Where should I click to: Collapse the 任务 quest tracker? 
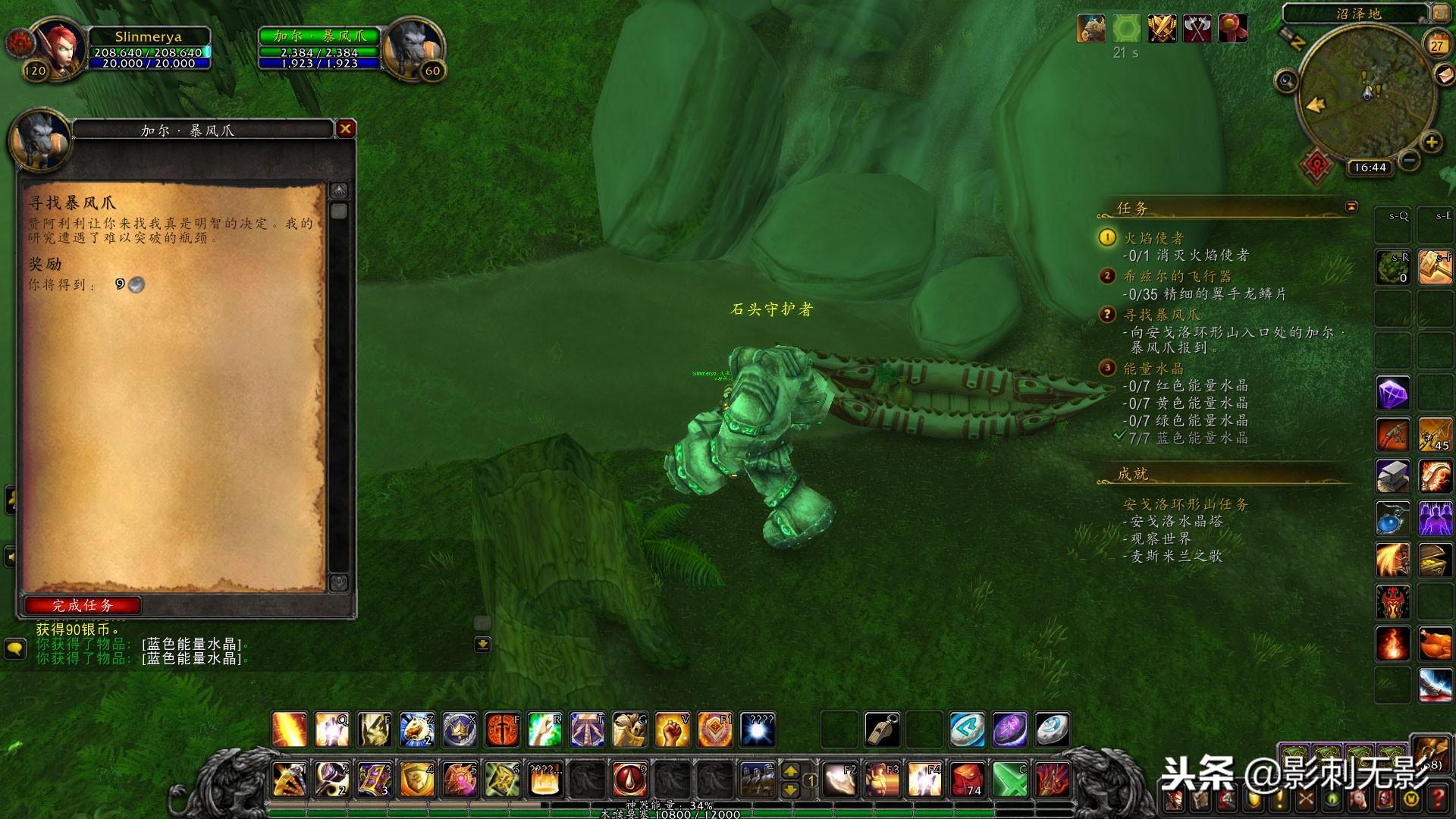pos(1351,206)
